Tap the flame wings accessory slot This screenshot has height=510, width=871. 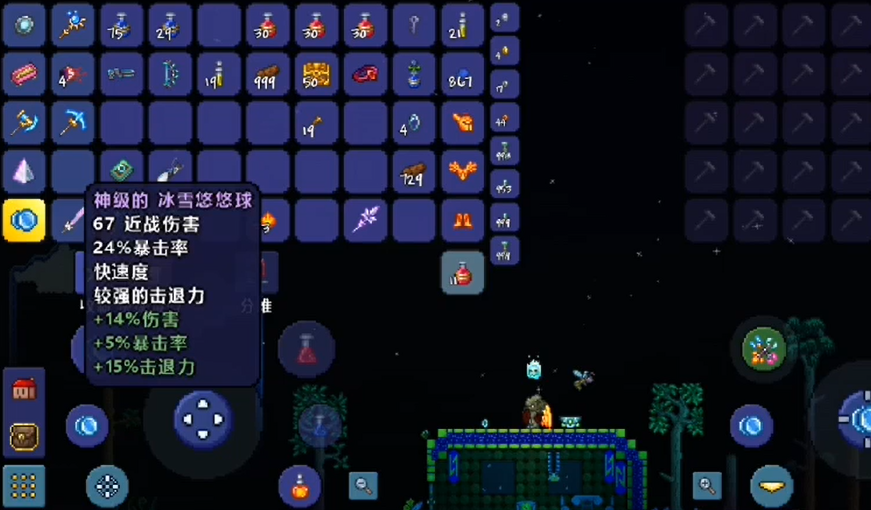click(x=463, y=172)
